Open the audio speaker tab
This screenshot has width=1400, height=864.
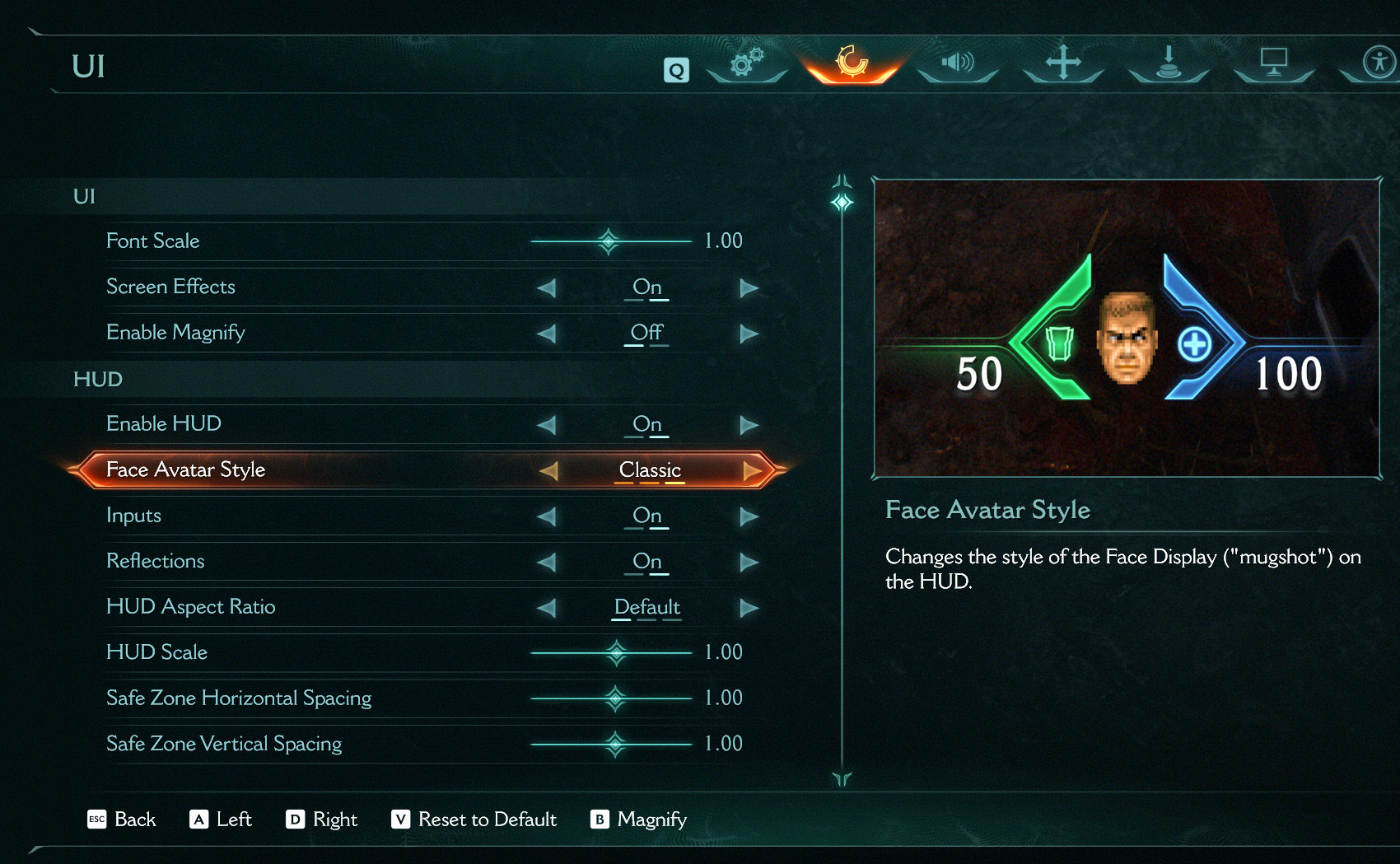pos(958,62)
